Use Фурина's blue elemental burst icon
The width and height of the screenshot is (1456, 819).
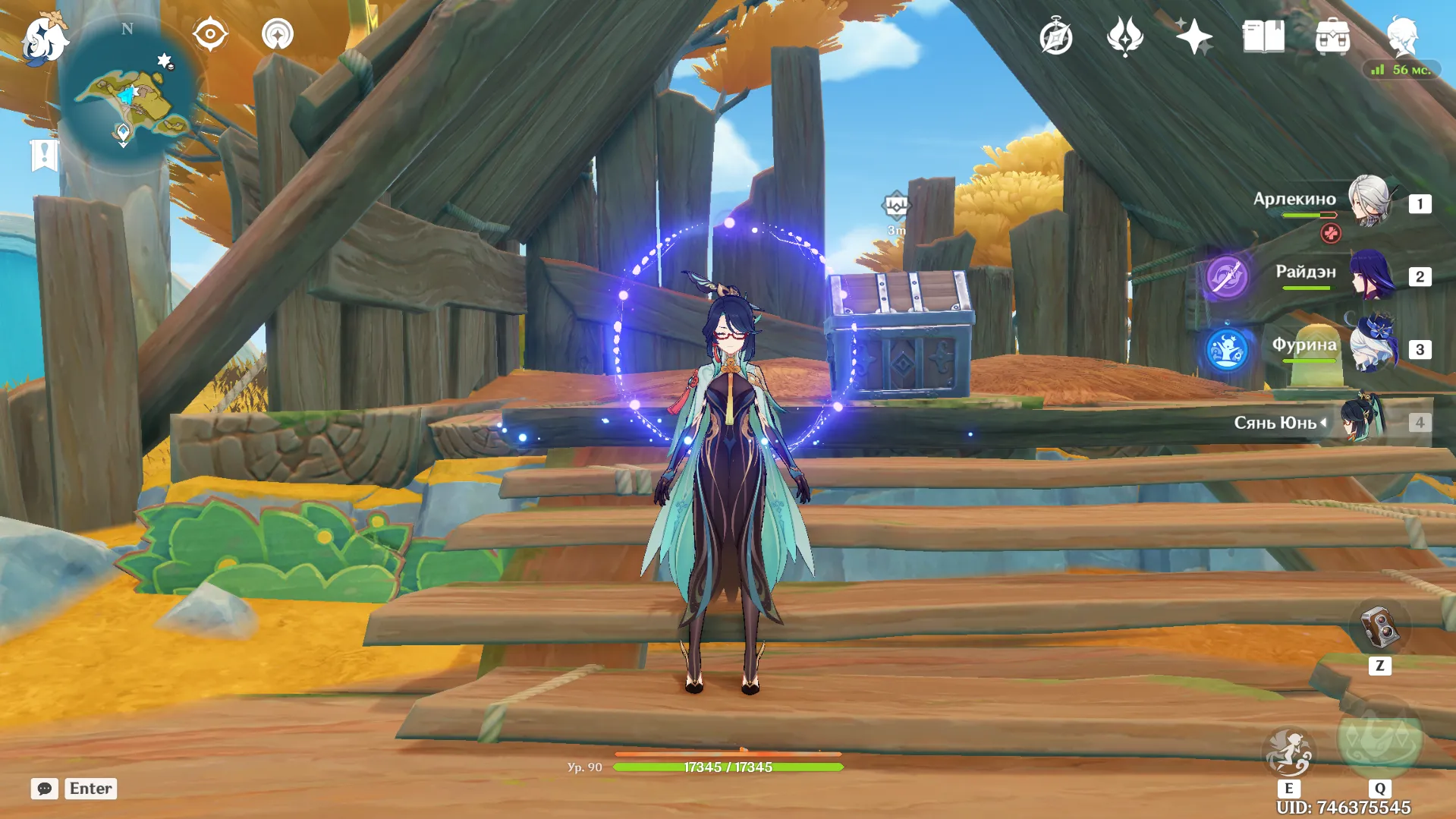pyautogui.click(x=1226, y=350)
